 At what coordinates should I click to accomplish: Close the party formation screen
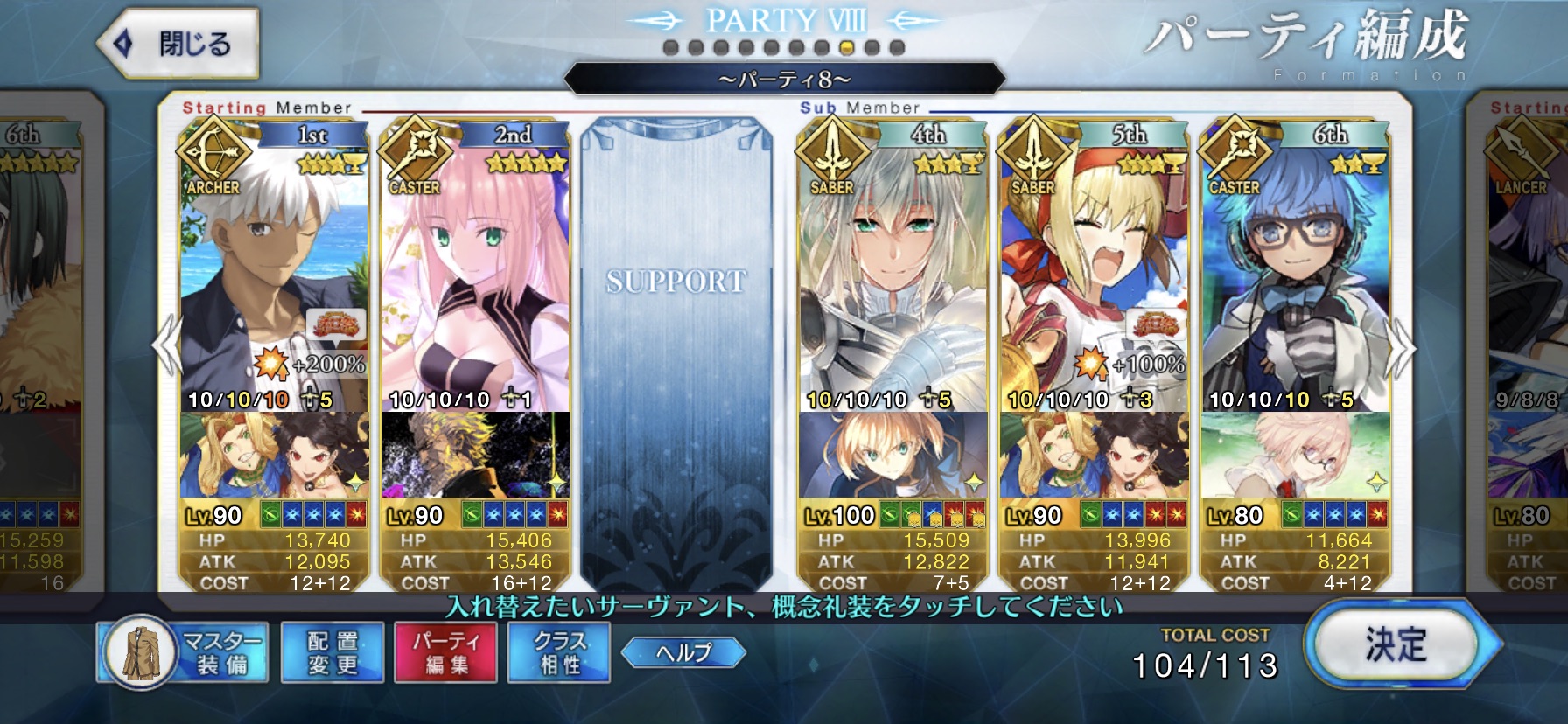179,43
